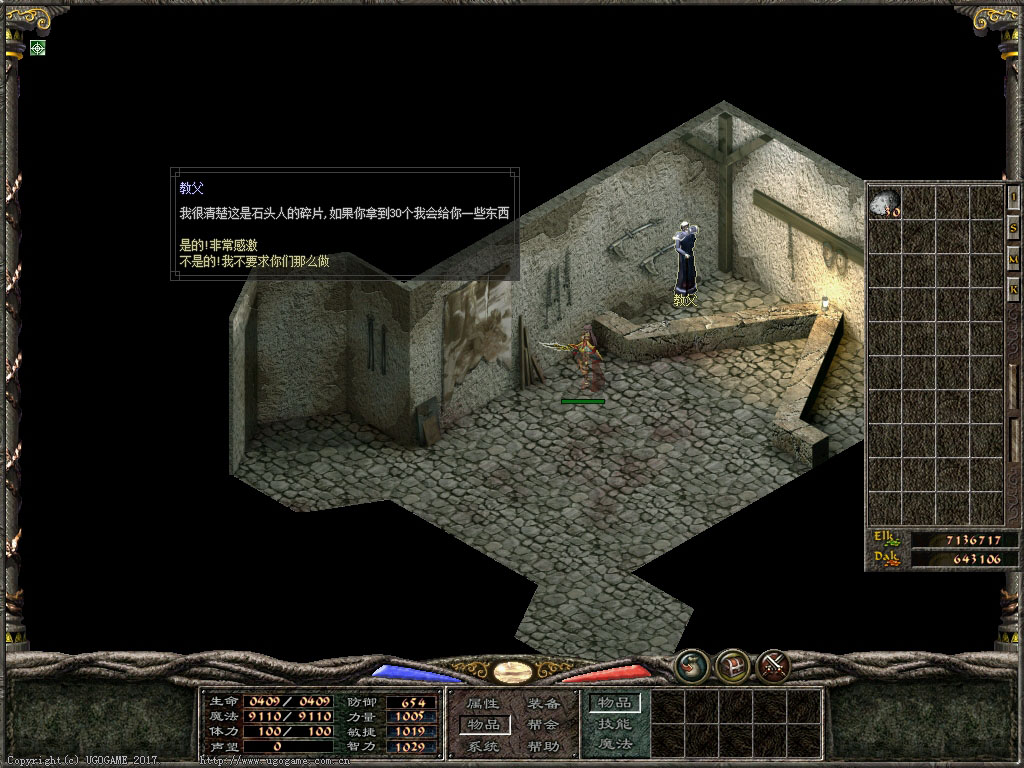Click the green crosshair icon in the corner

tap(38, 47)
